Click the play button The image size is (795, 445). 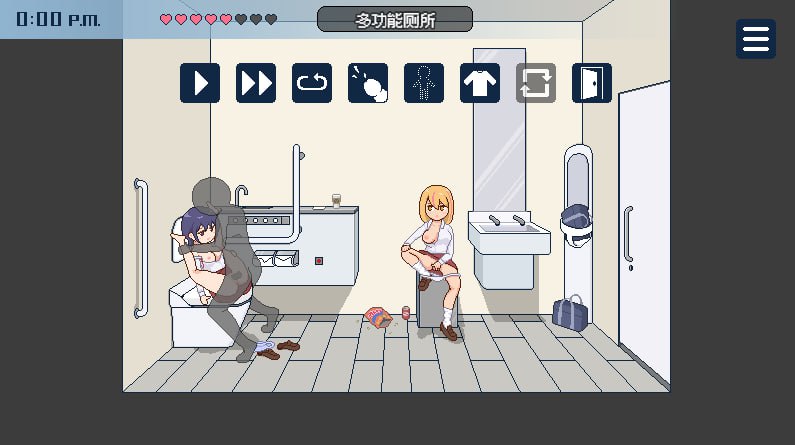click(x=200, y=83)
